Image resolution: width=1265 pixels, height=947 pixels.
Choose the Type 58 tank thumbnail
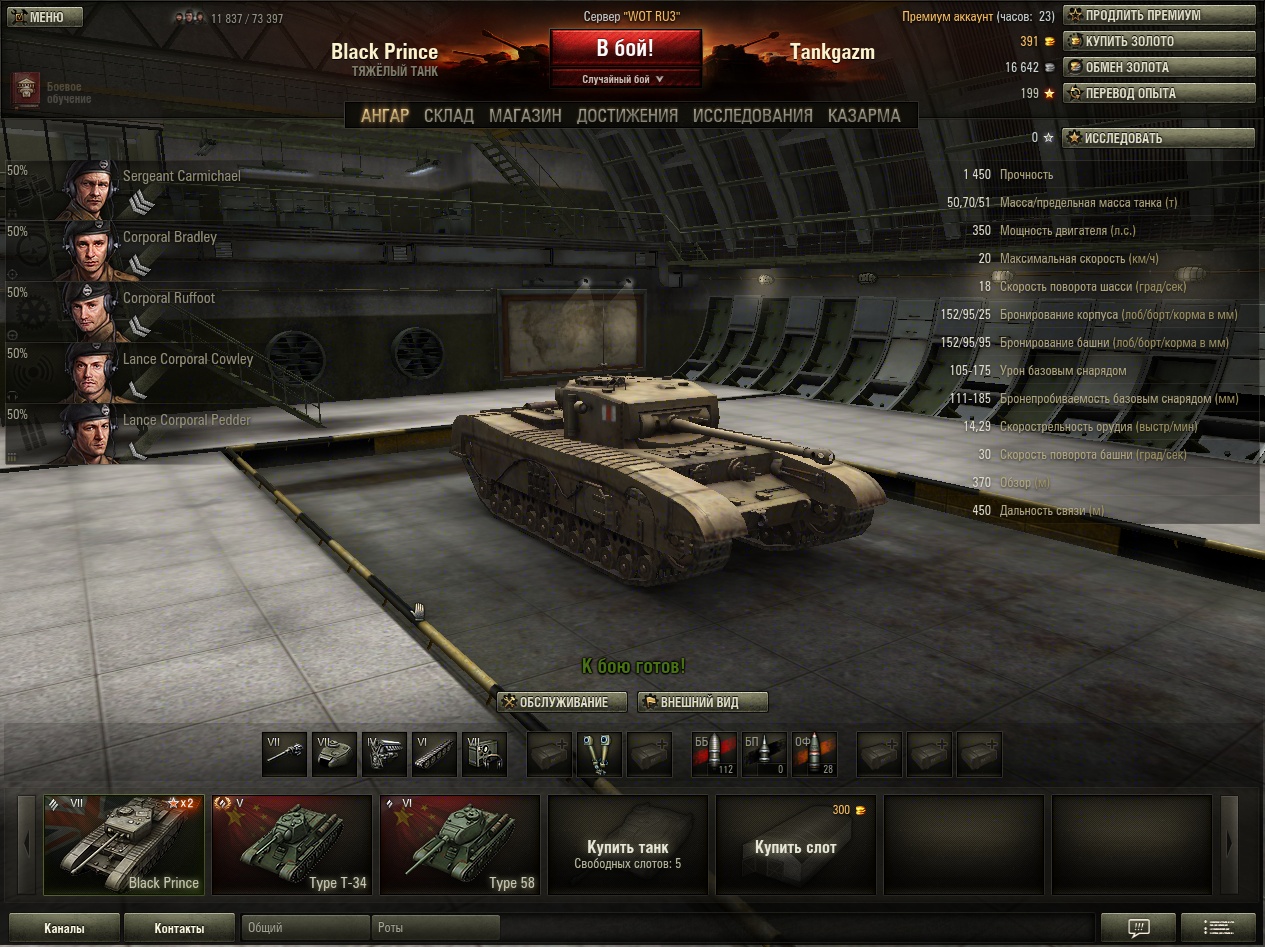point(460,843)
